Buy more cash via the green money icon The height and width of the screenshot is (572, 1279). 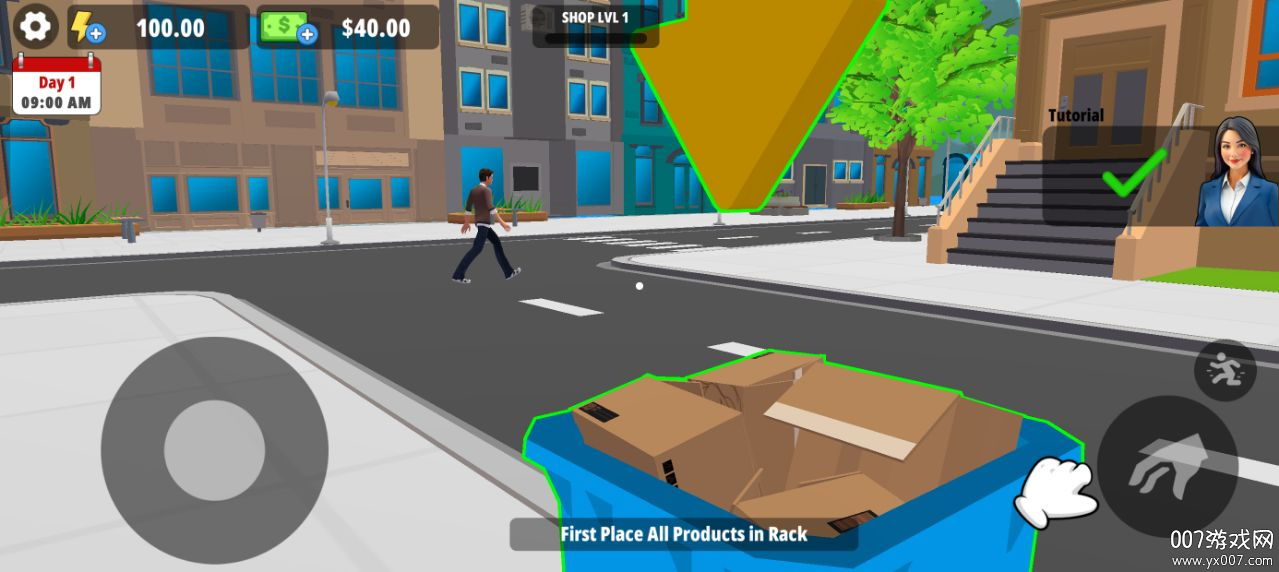tap(288, 27)
